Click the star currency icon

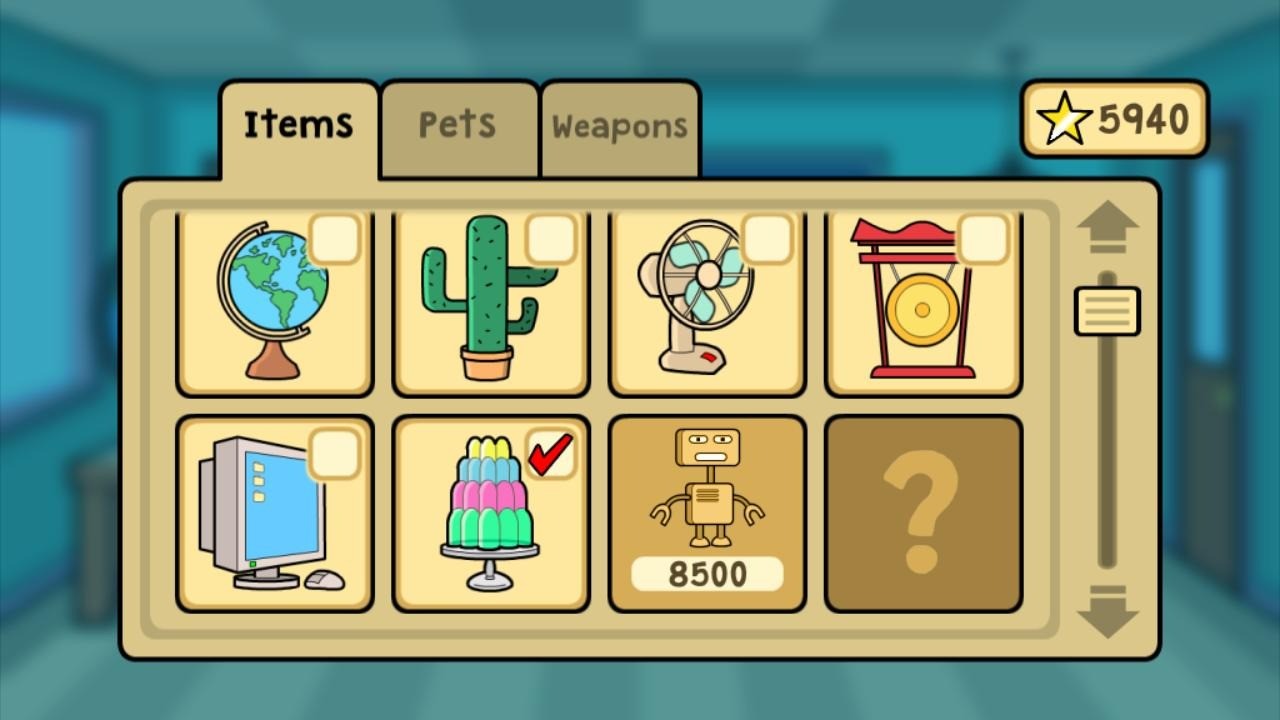1063,117
